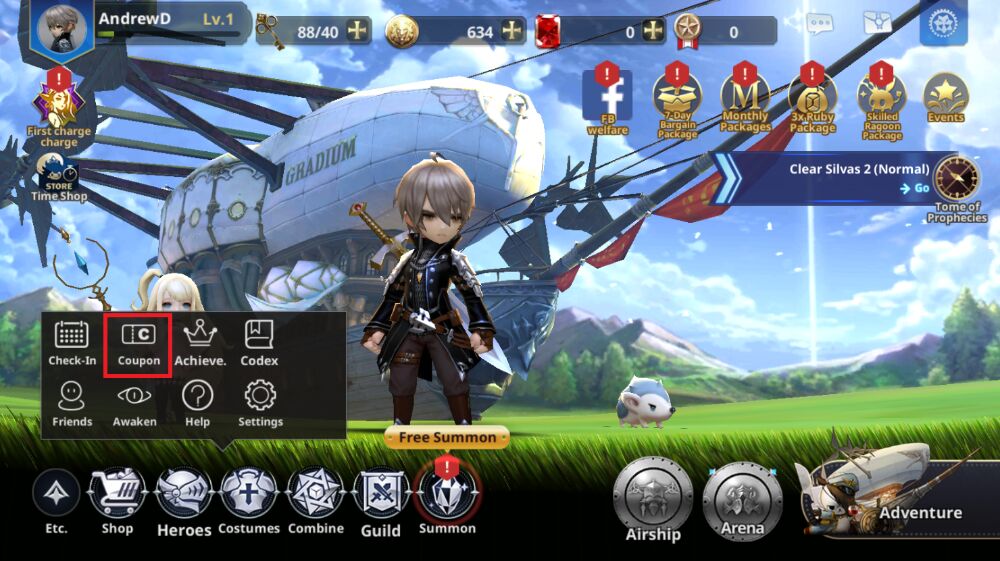Open the Coupon menu entry
This screenshot has height=561, width=1000.
139,344
